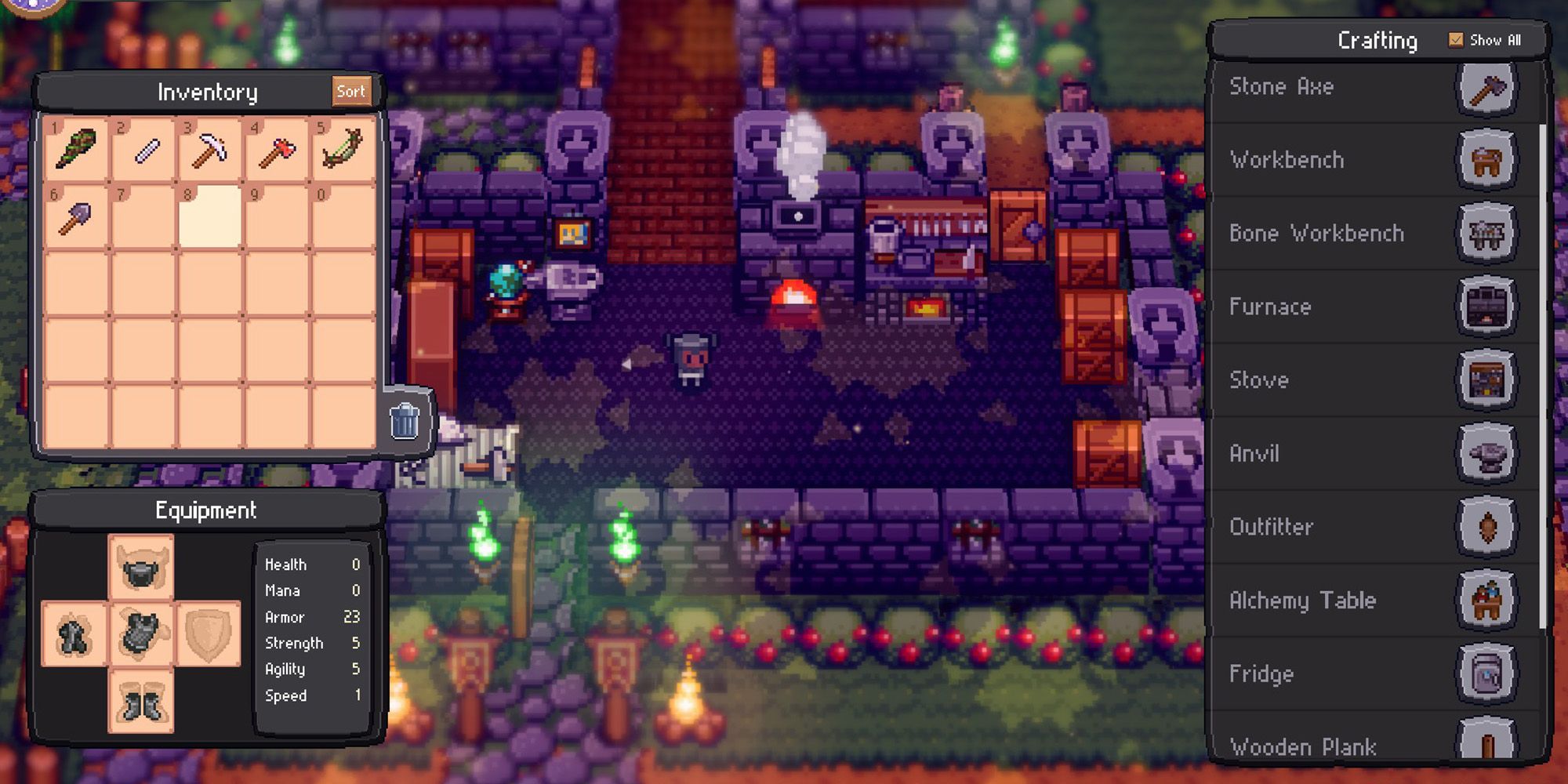Select the equipped helmet slot
This screenshot has width=1568, height=784.
141,568
